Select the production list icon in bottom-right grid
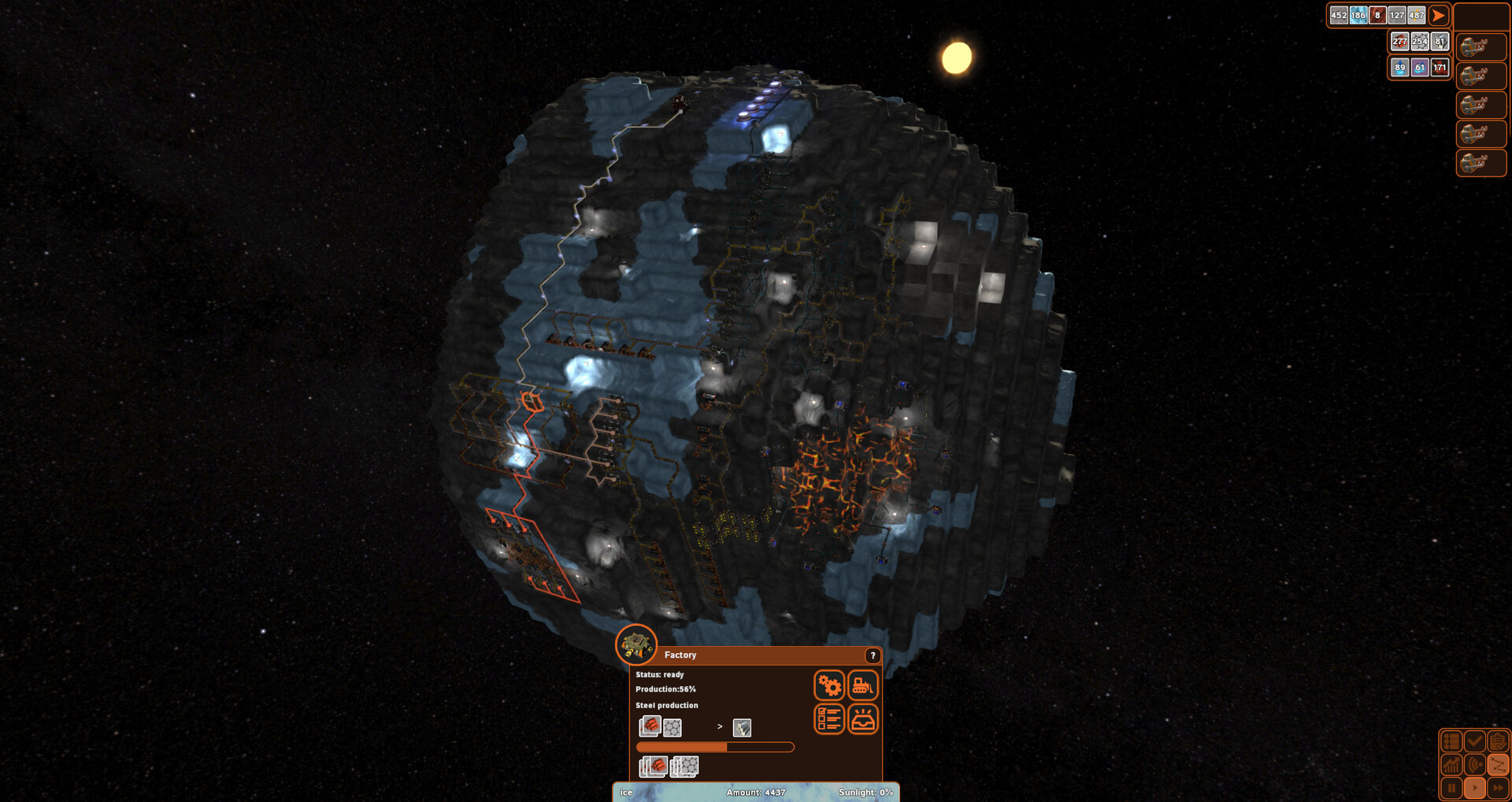1512x802 pixels. click(1451, 741)
